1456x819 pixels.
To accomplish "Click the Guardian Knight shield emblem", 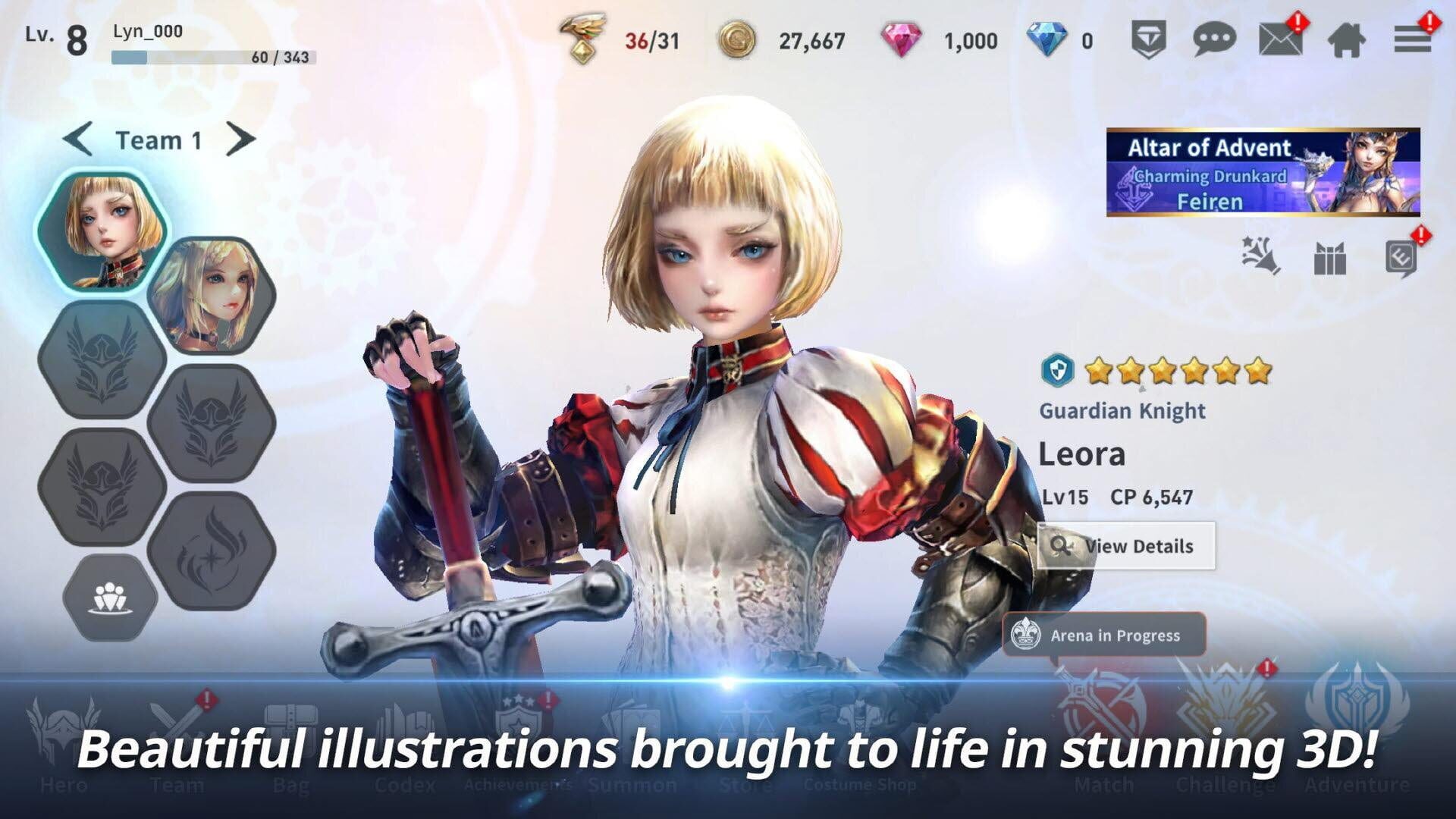I will (1059, 371).
